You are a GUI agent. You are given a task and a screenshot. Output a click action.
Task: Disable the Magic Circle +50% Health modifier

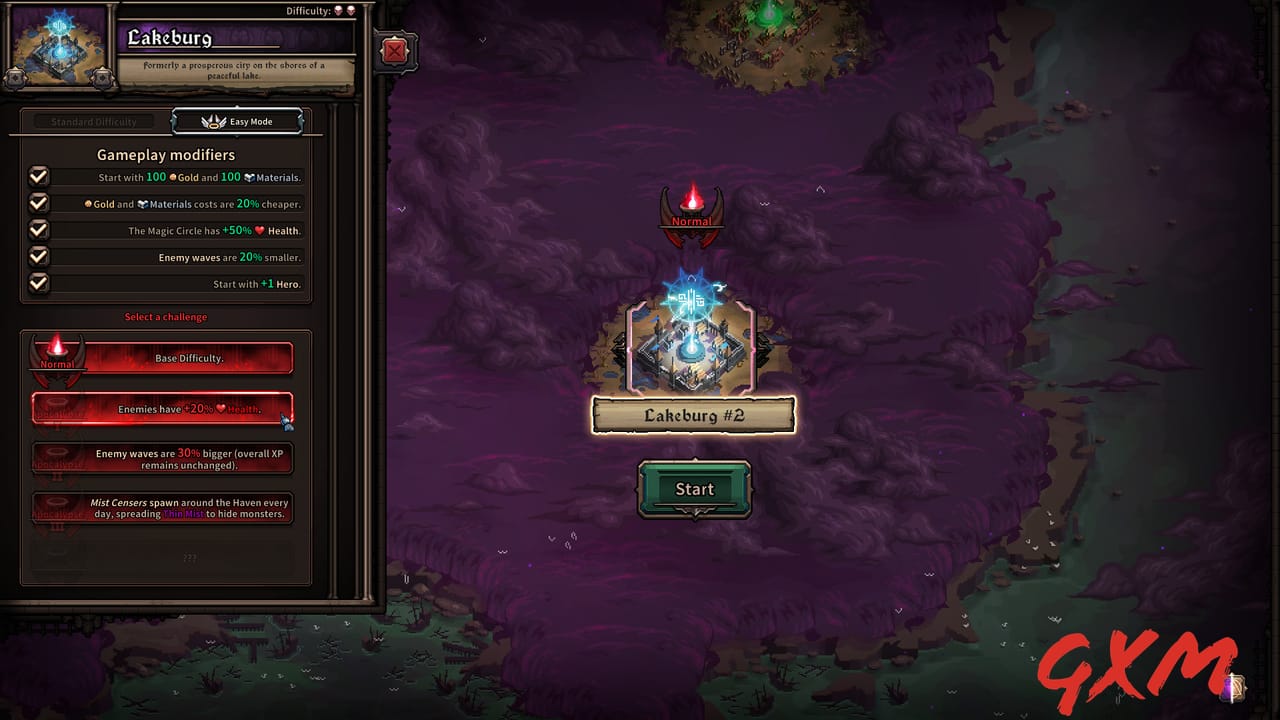(x=38, y=230)
